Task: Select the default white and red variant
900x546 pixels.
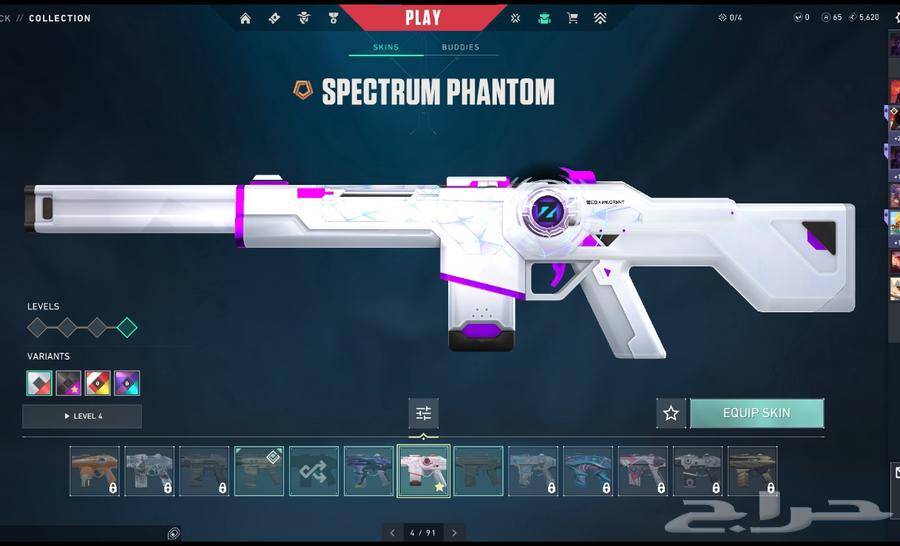Action: point(39,383)
